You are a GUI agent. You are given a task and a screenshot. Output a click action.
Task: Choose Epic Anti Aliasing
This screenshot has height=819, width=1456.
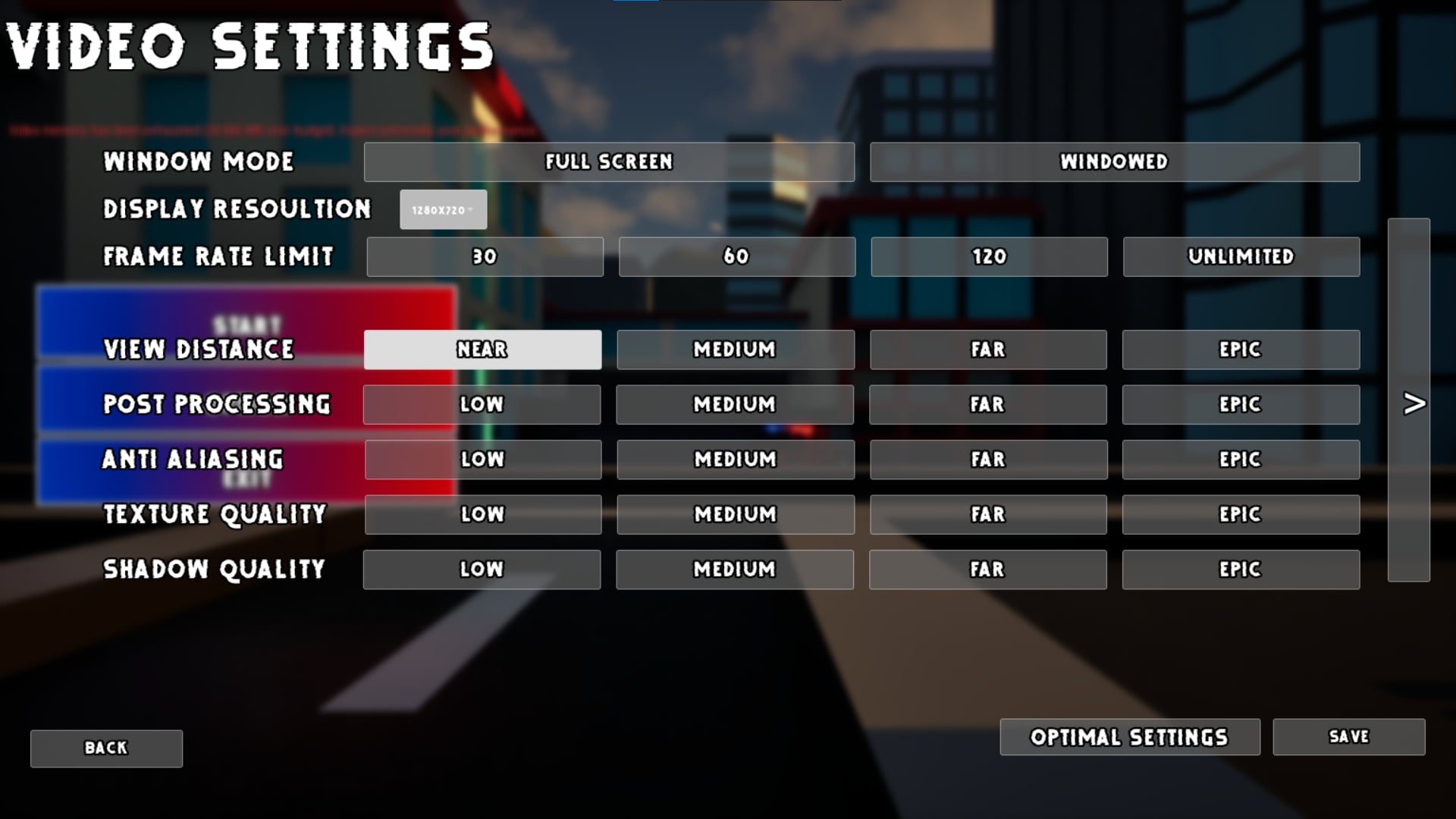[1241, 459]
